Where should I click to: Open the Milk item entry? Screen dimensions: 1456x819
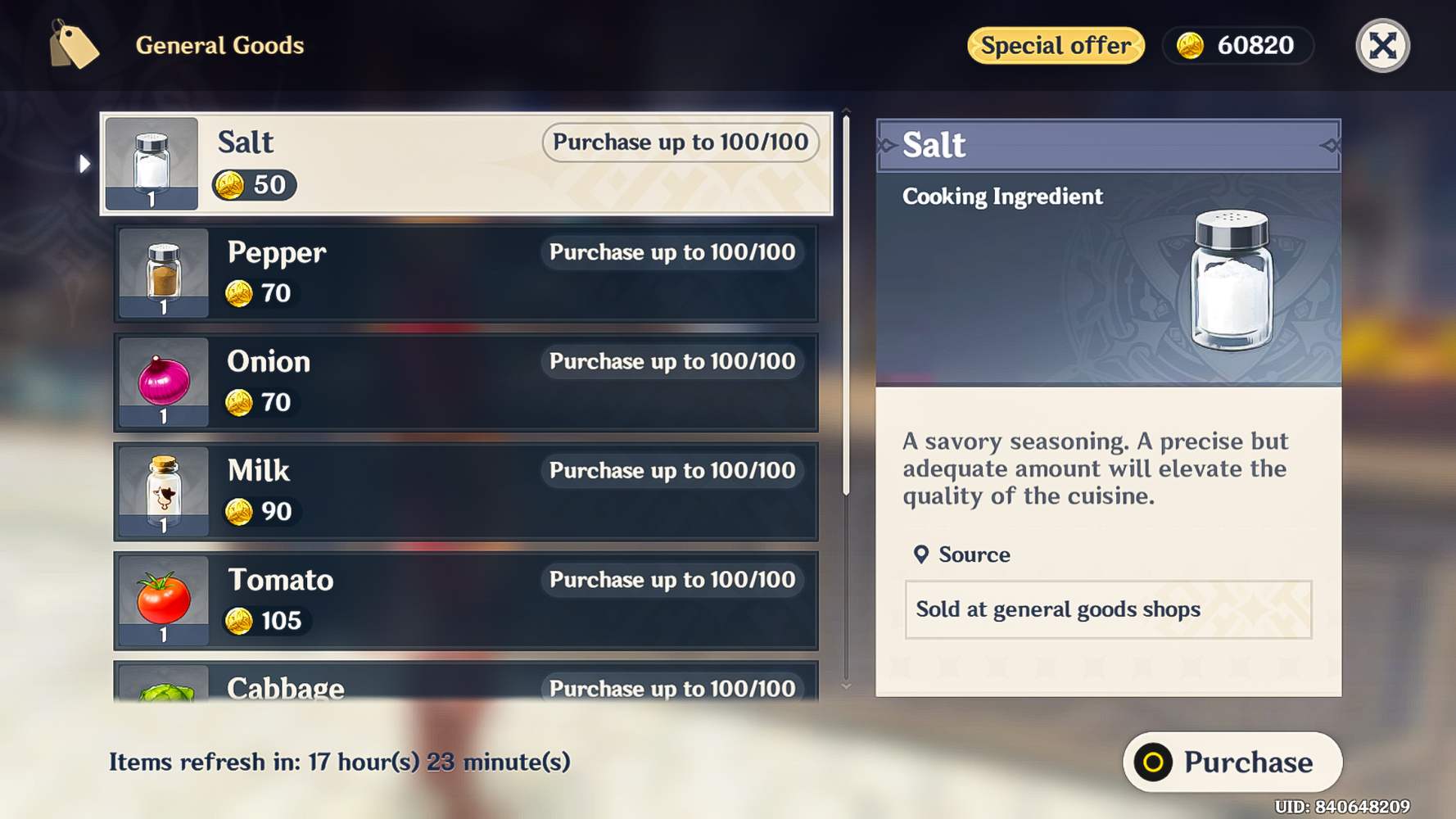467,491
